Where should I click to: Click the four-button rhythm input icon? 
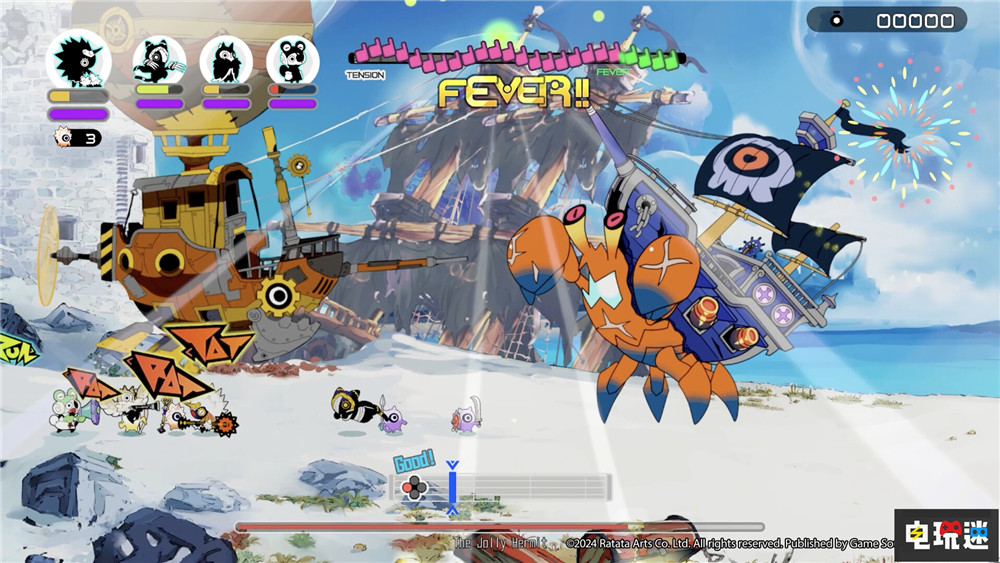coord(413,488)
